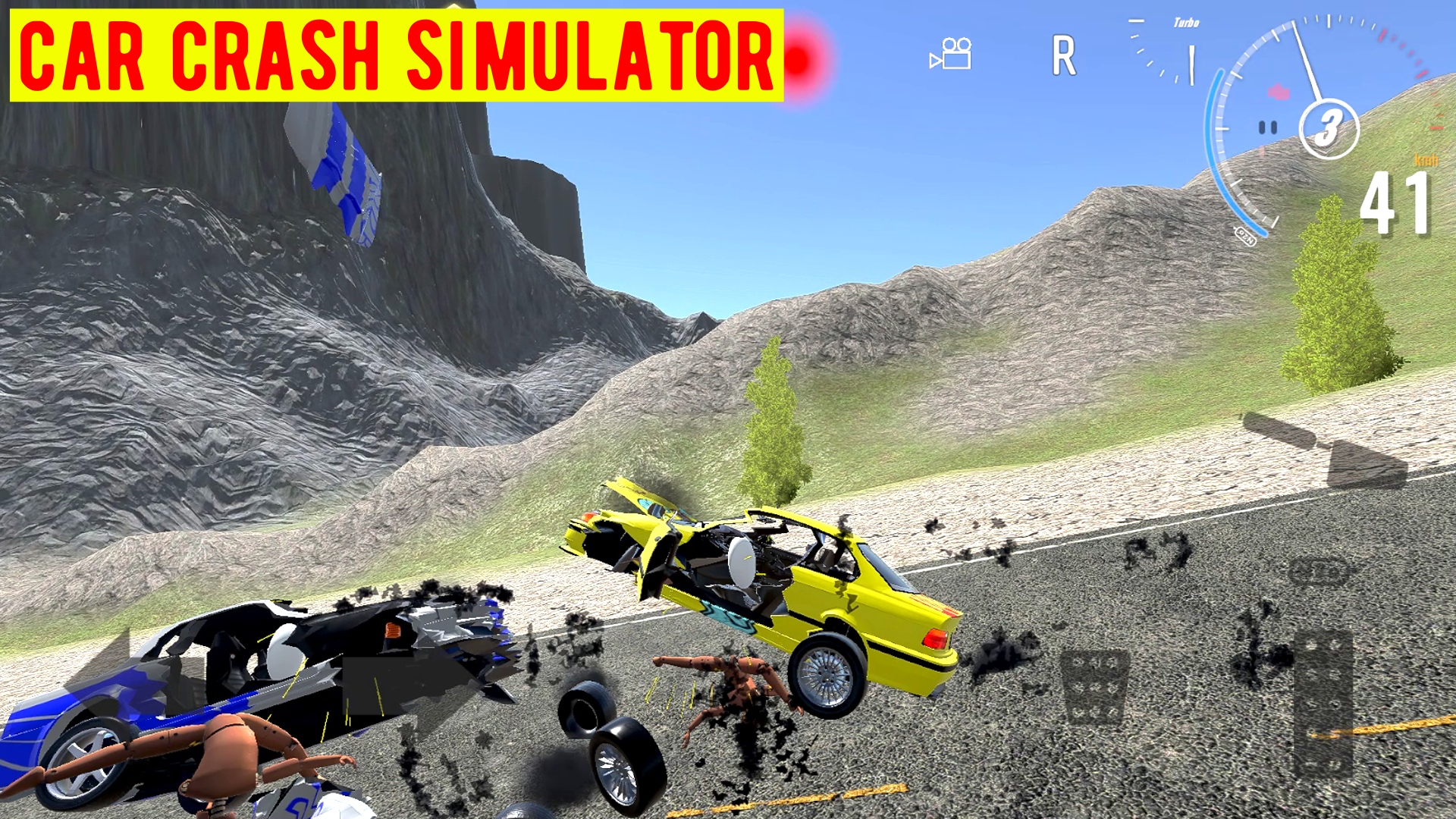Click the engine warning light on the tachometer
Viewport: 1456px width, 819px height.
[x=1279, y=93]
